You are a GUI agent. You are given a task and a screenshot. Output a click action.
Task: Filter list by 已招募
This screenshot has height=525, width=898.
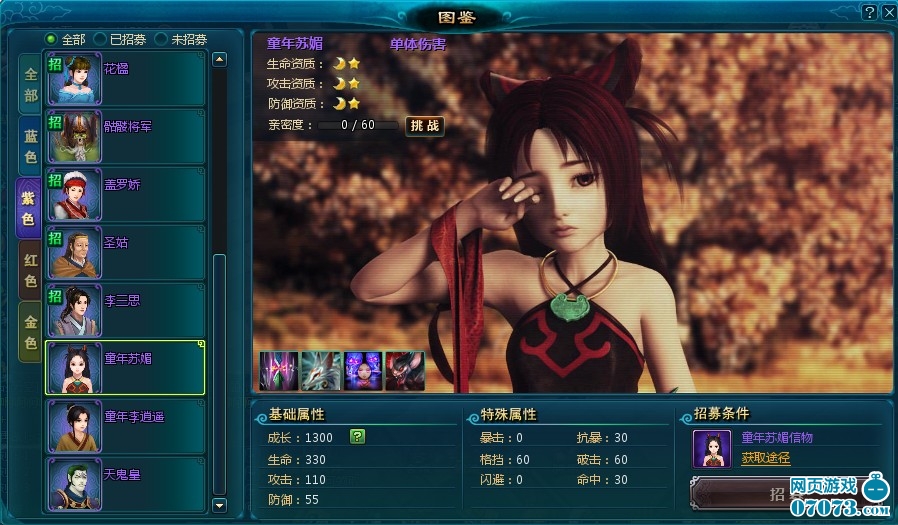[x=100, y=39]
